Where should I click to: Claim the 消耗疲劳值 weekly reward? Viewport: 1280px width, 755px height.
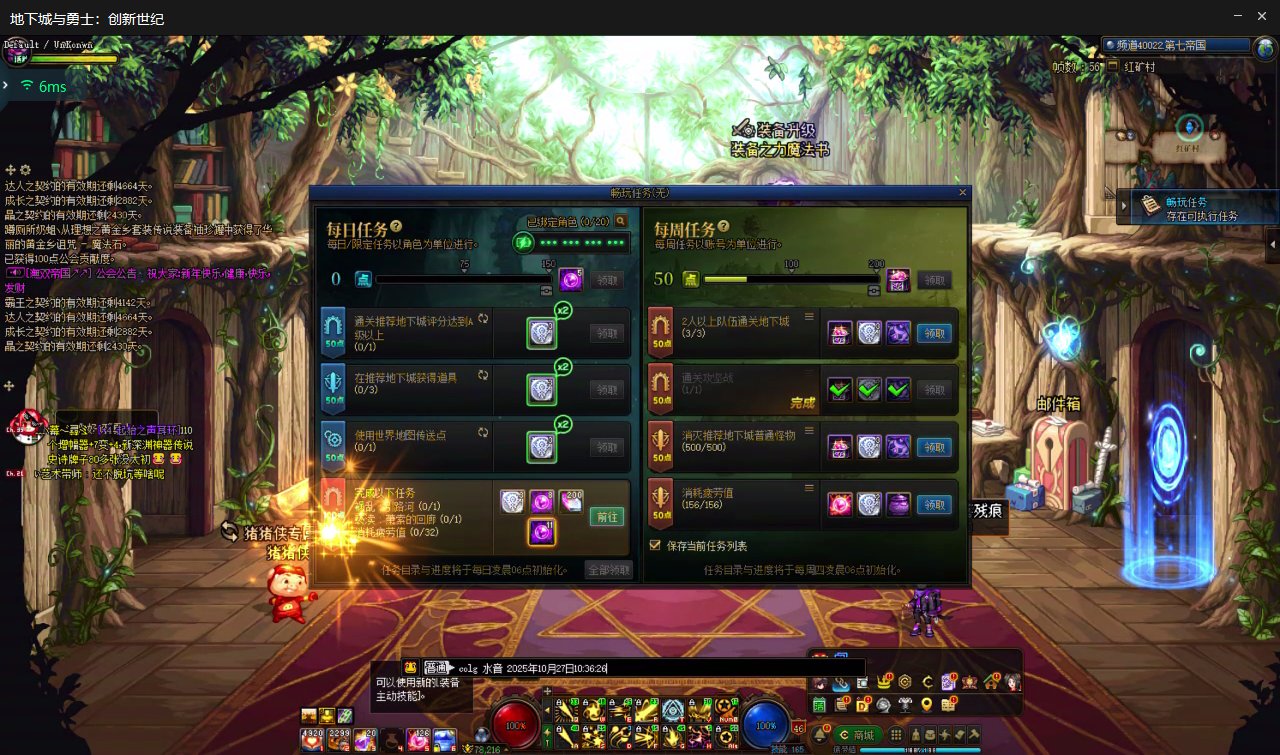[934, 505]
